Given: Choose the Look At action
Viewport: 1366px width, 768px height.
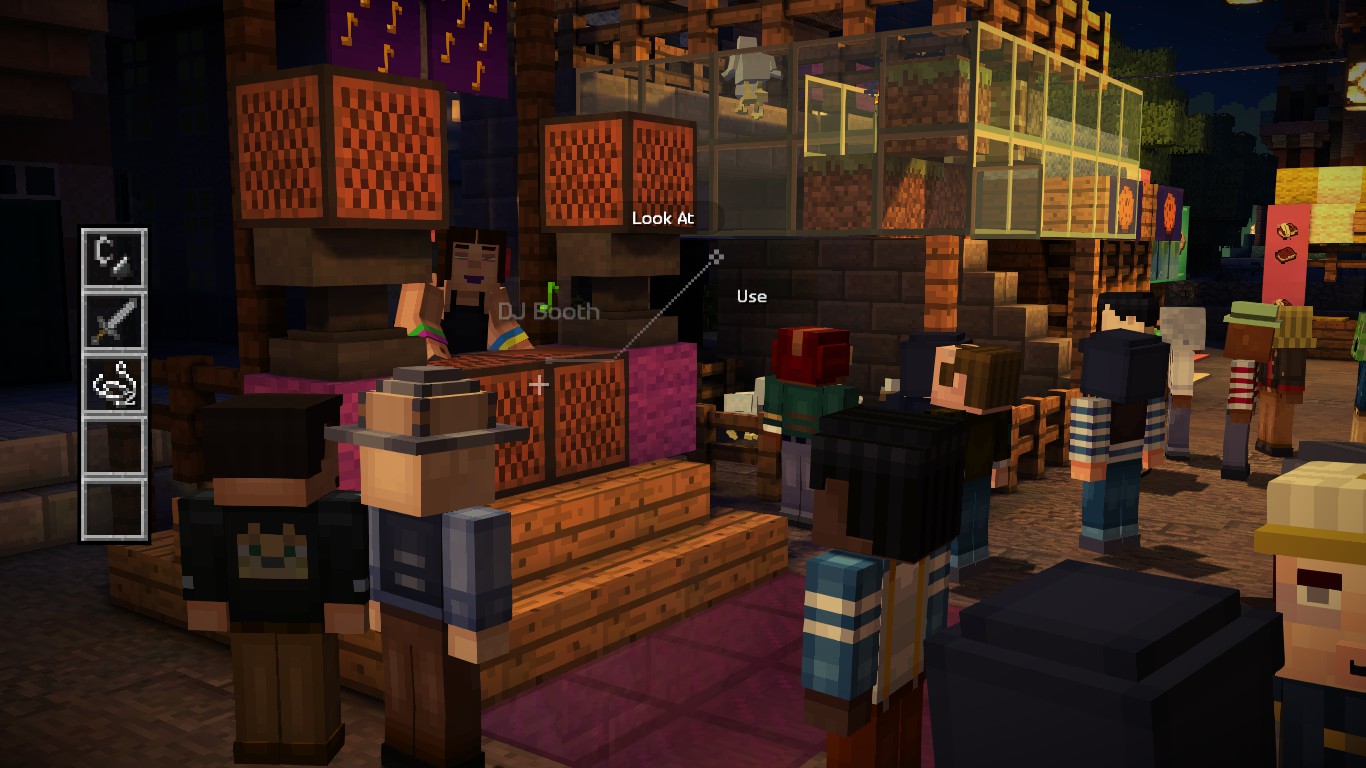Looking at the screenshot, I should 664,218.
